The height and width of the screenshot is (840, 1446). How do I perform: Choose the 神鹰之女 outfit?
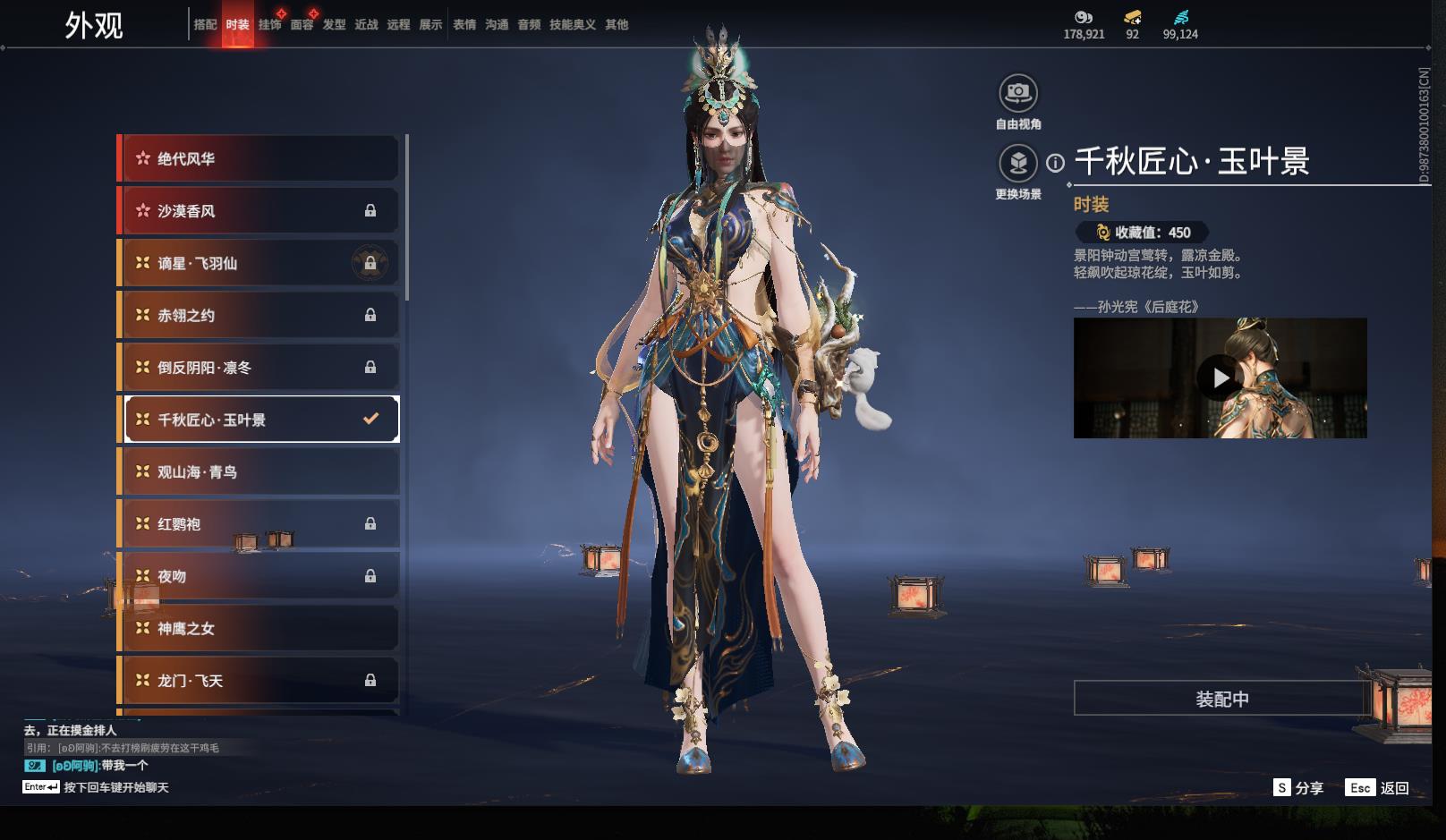[259, 628]
